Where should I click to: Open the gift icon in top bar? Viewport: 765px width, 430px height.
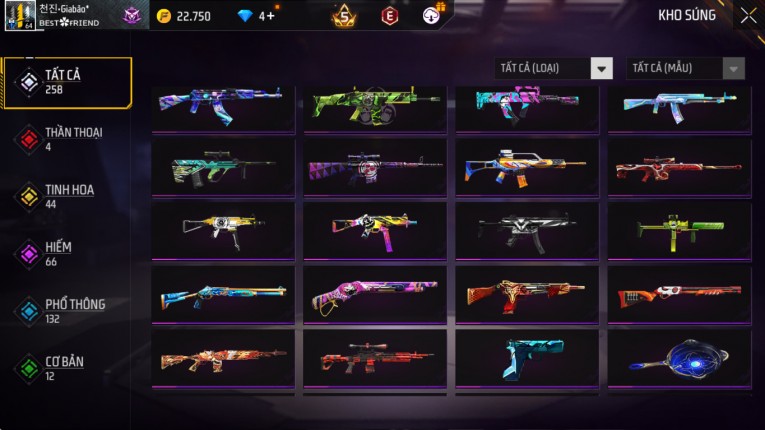[433, 14]
